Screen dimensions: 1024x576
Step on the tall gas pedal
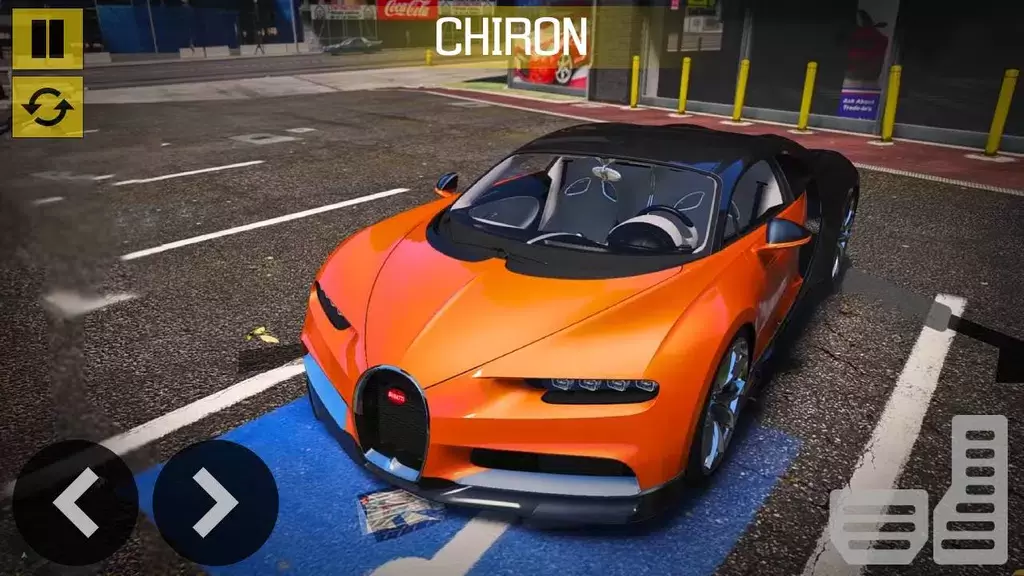(971, 489)
